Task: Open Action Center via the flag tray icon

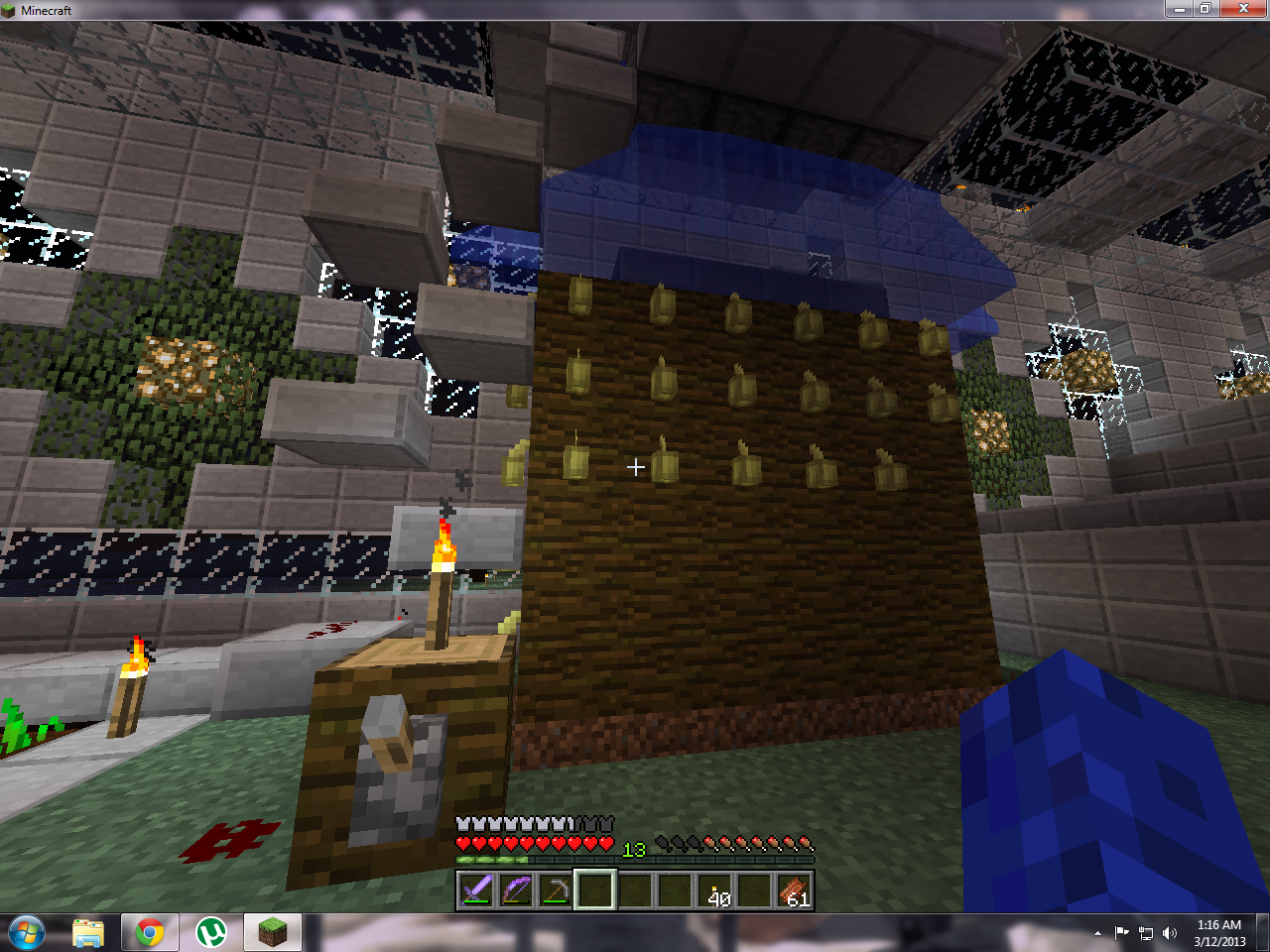Action: click(x=1122, y=933)
